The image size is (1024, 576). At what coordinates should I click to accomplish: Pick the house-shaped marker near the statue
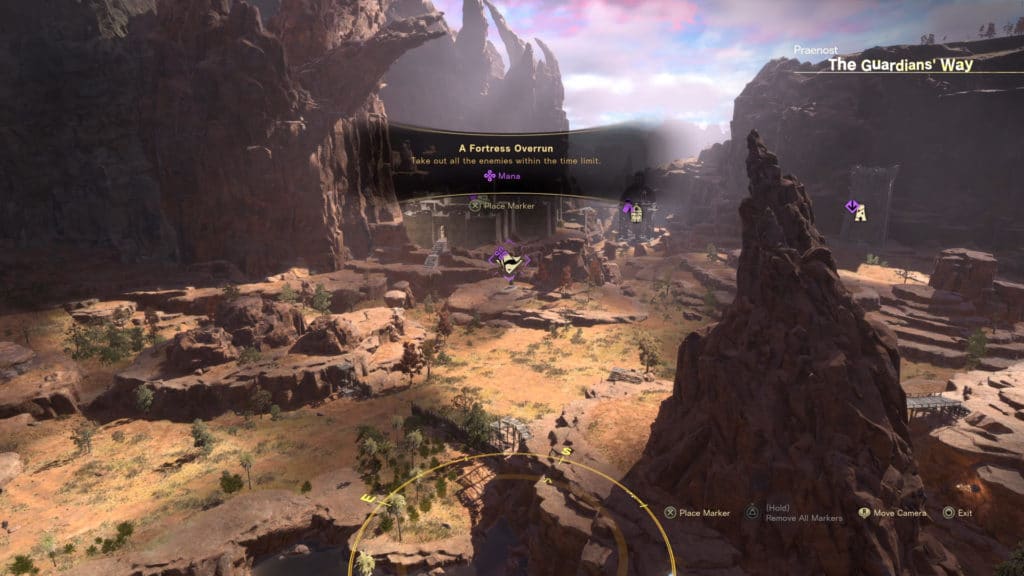click(x=635, y=211)
